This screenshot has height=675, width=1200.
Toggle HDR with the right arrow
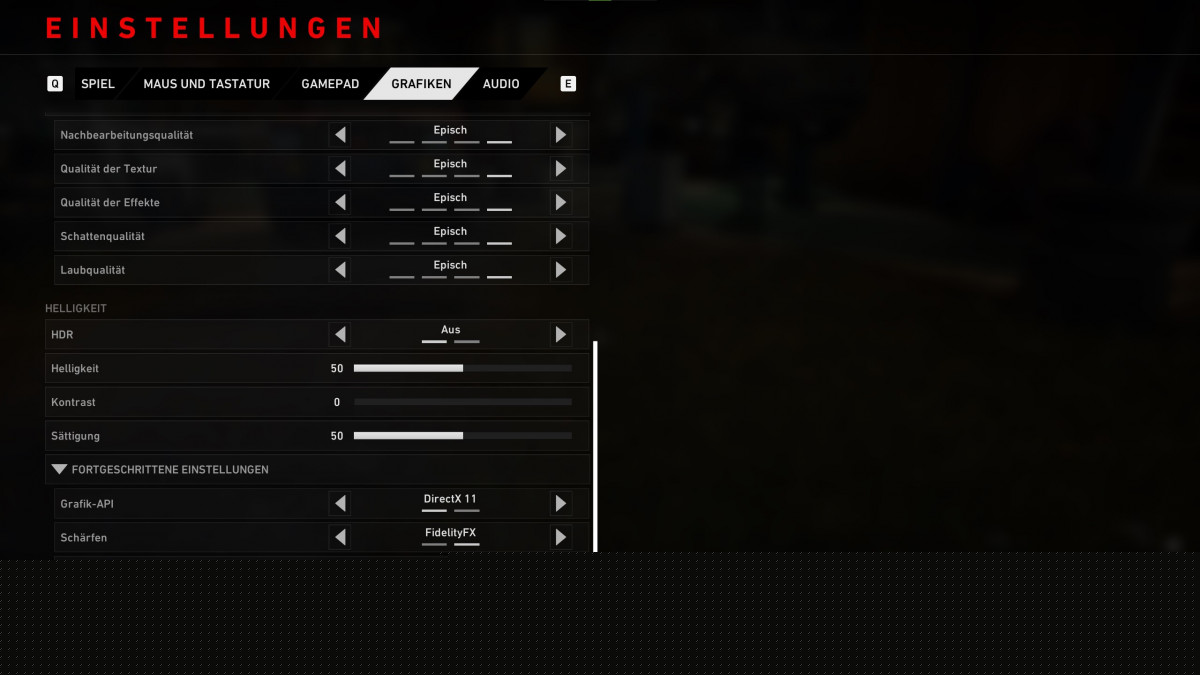click(x=561, y=334)
